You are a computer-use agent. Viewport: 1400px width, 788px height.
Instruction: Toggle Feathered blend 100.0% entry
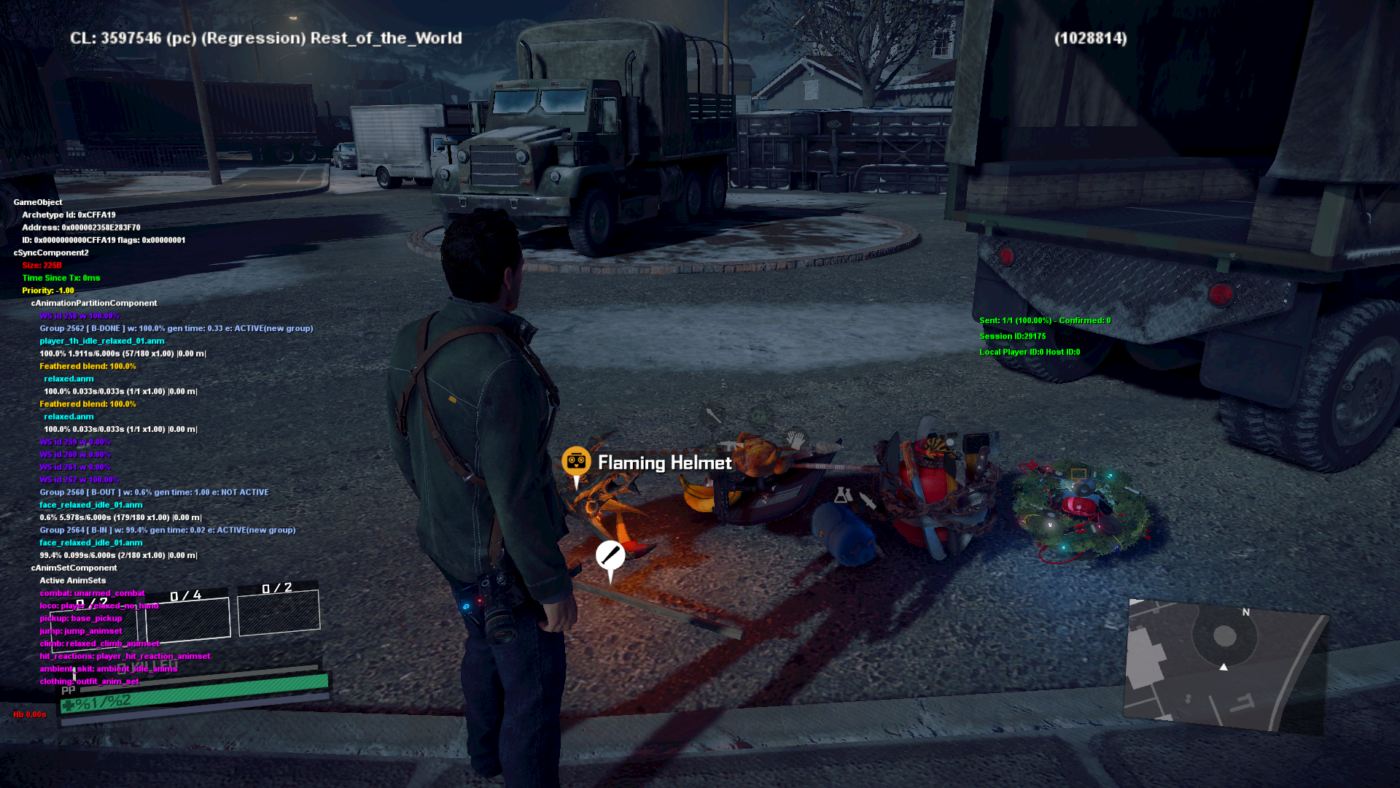point(87,364)
